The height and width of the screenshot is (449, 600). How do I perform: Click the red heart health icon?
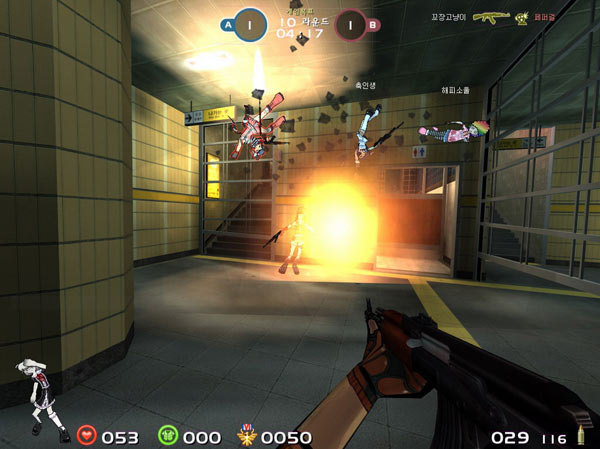(x=87, y=436)
